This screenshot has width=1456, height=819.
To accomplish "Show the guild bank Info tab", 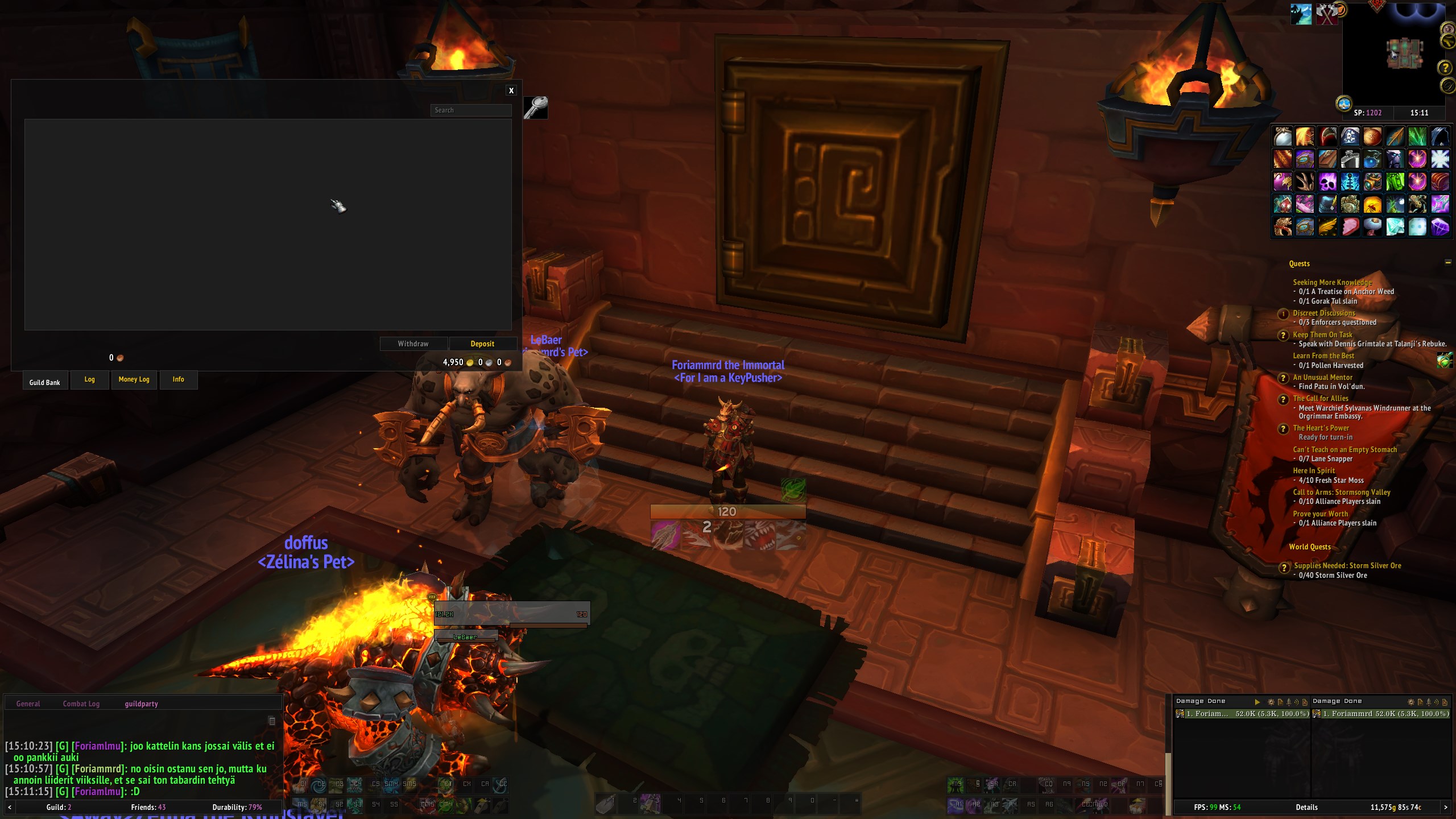I will (x=178, y=379).
